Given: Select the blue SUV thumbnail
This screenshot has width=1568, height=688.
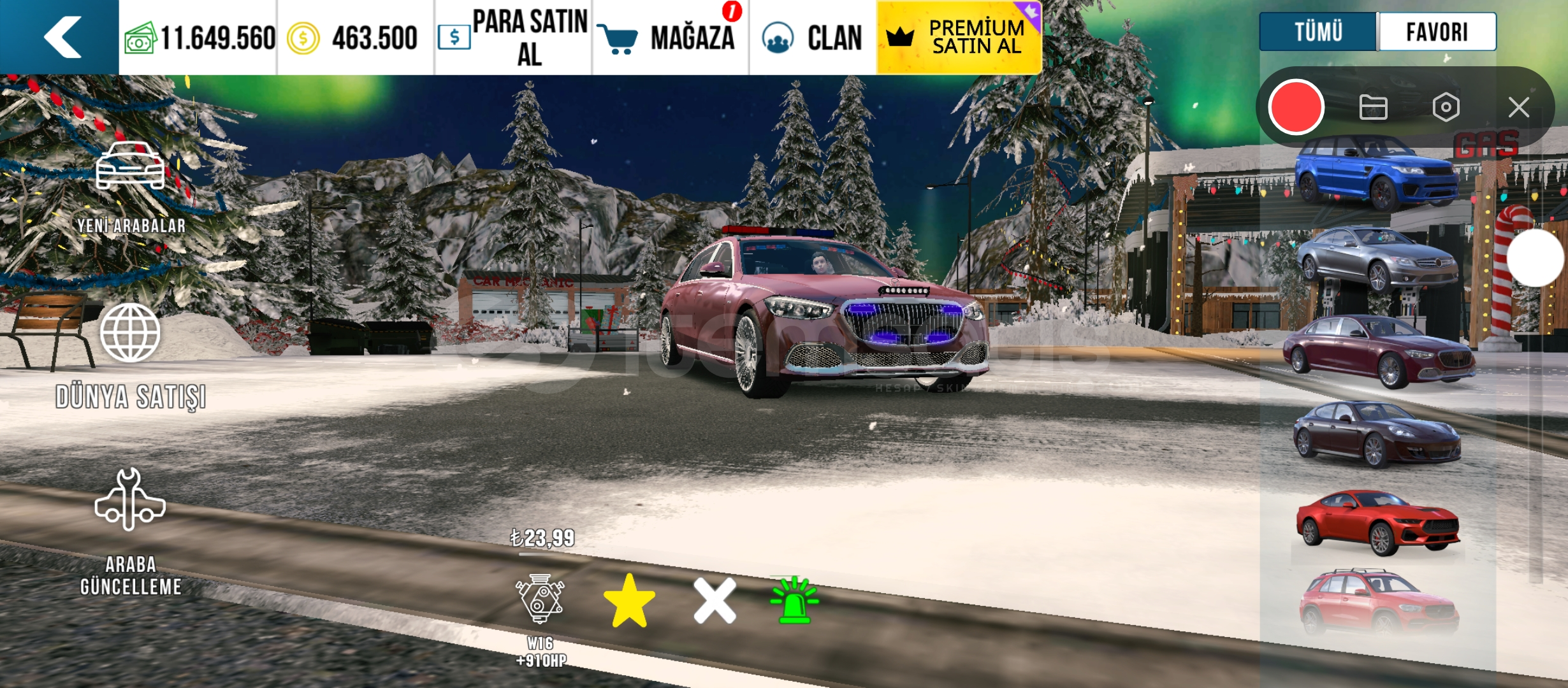Looking at the screenshot, I should pos(1377,173).
